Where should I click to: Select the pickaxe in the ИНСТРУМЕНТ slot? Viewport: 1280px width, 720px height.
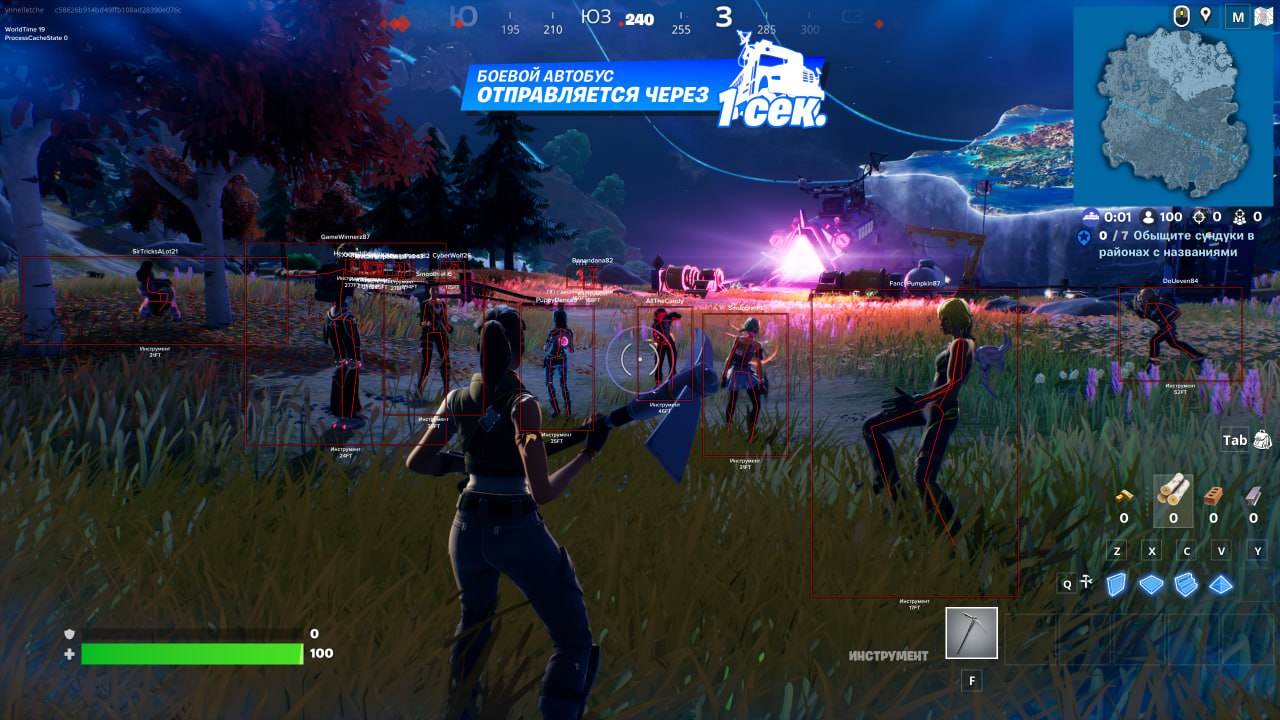970,632
